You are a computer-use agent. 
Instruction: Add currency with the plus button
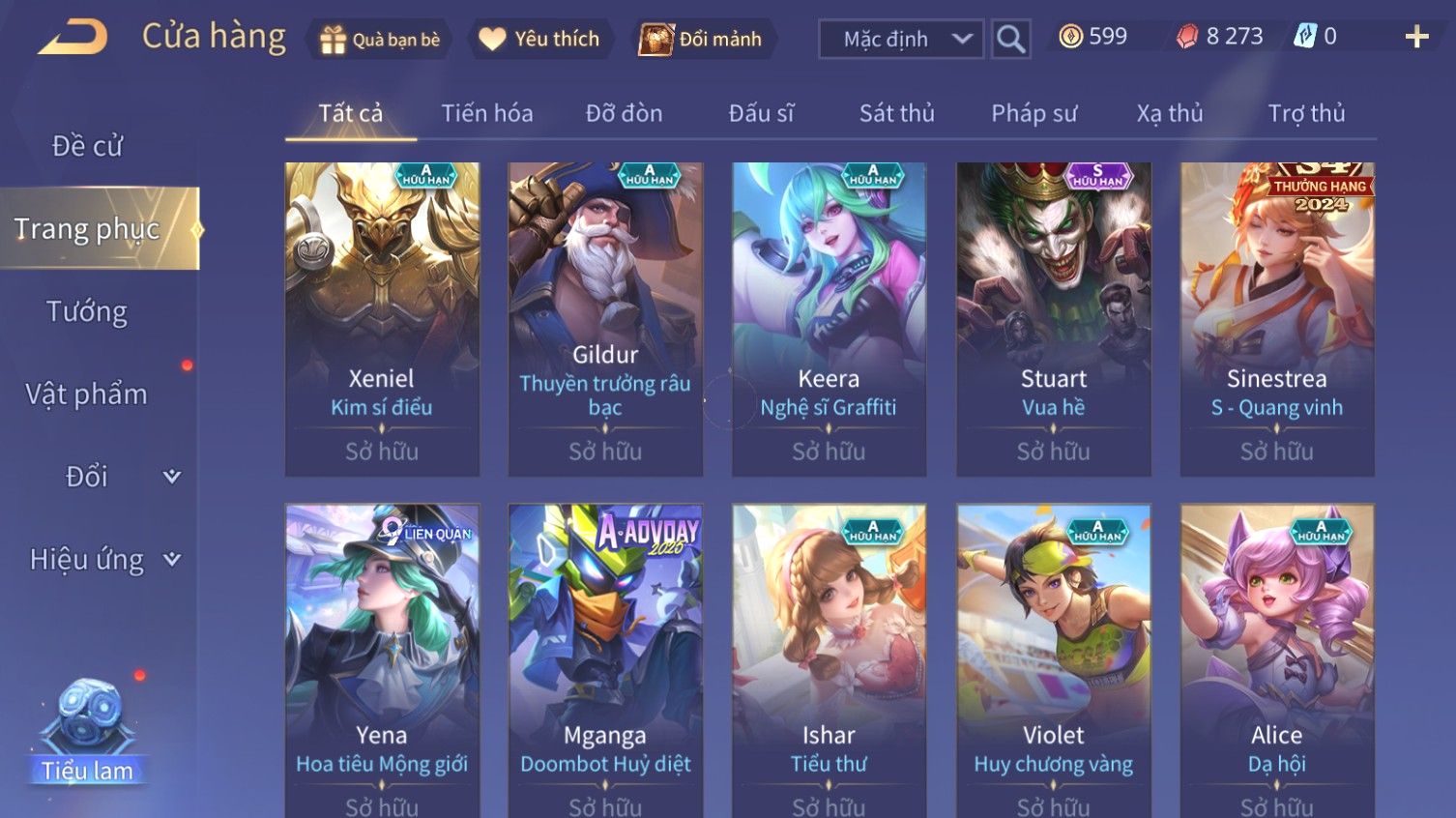click(x=1416, y=38)
